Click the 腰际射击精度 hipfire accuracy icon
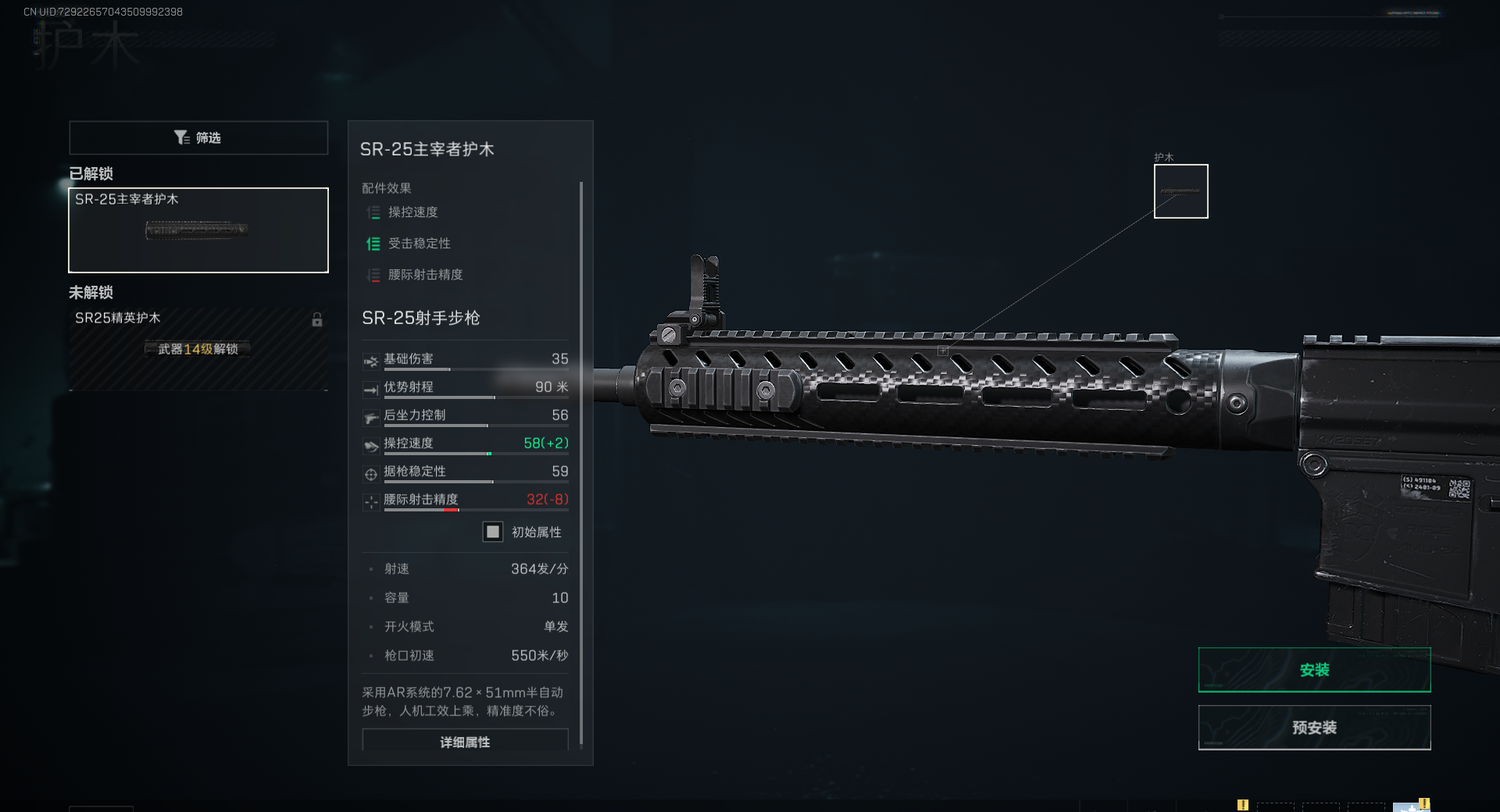This screenshot has width=1500, height=812. pyautogui.click(x=371, y=501)
